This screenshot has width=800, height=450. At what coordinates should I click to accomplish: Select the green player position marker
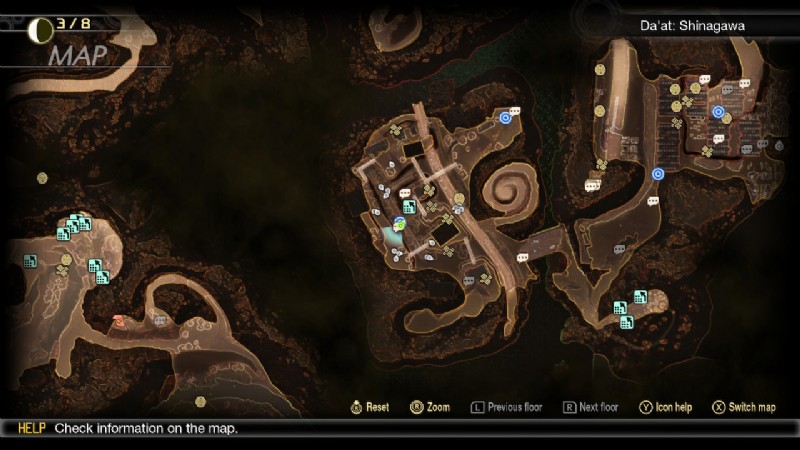click(x=398, y=226)
